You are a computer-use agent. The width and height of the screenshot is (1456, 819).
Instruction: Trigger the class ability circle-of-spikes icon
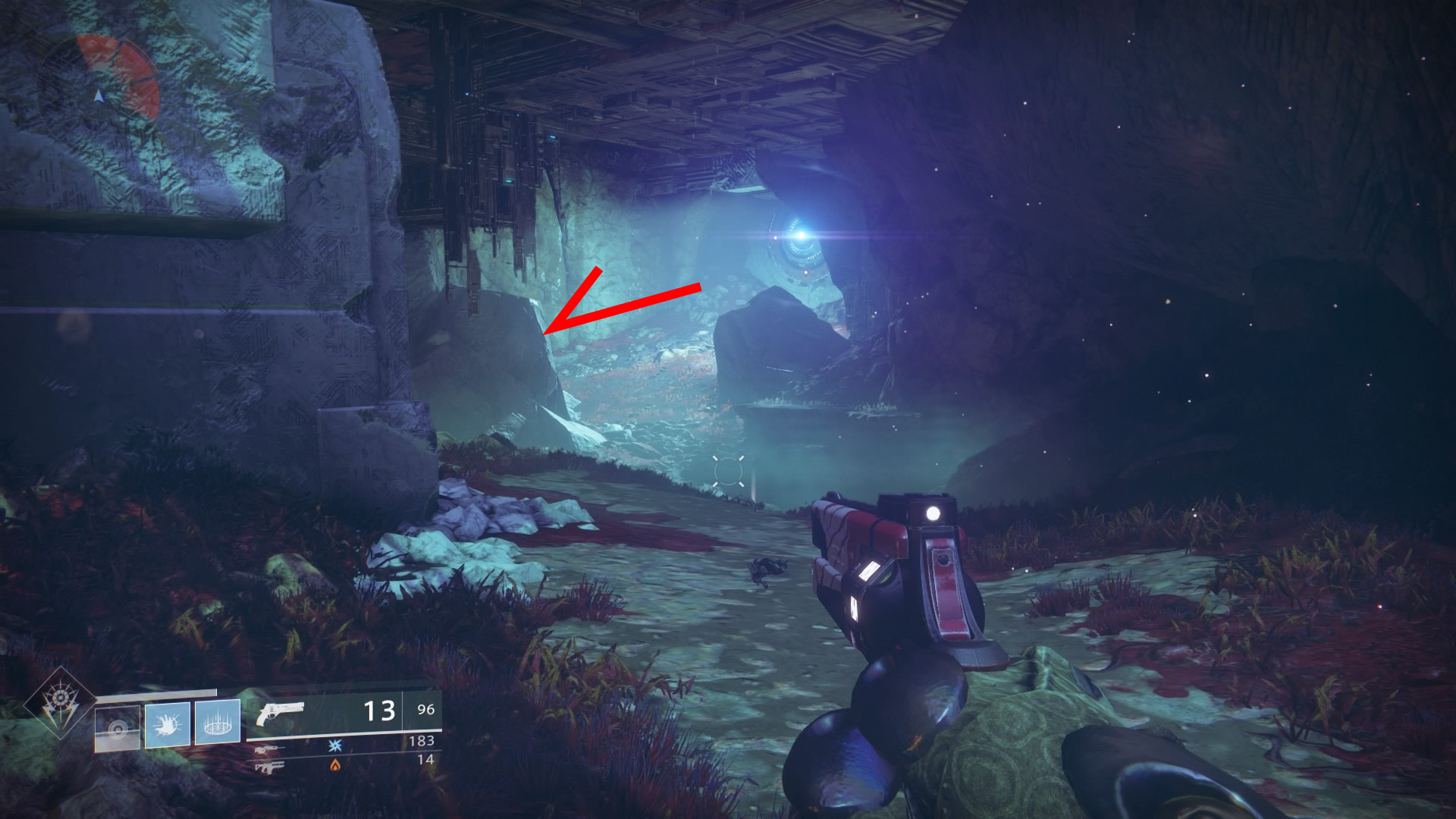[218, 721]
